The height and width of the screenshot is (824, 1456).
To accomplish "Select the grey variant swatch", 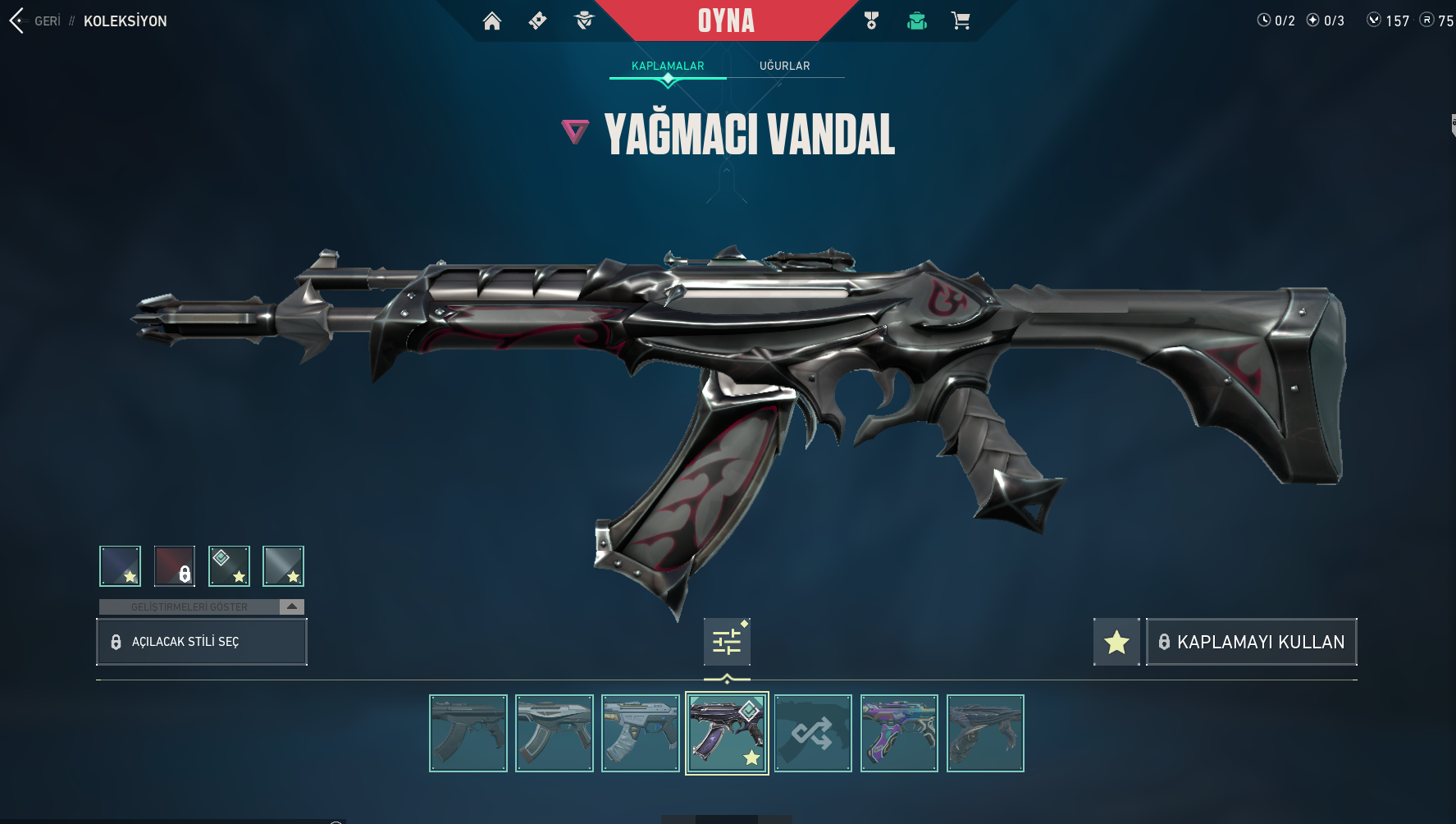I will click(283, 565).
